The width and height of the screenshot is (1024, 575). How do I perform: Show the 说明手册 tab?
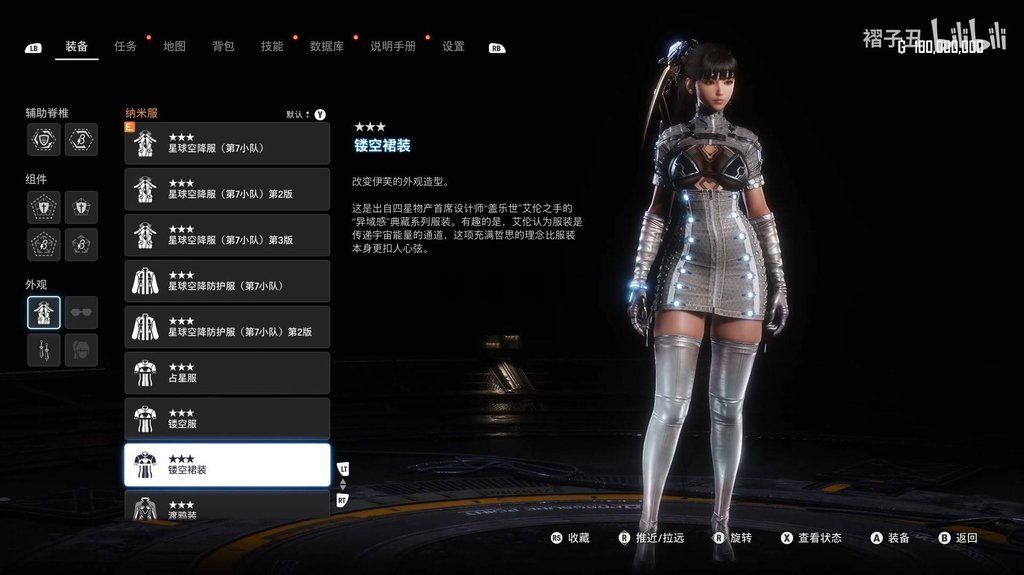click(392, 46)
